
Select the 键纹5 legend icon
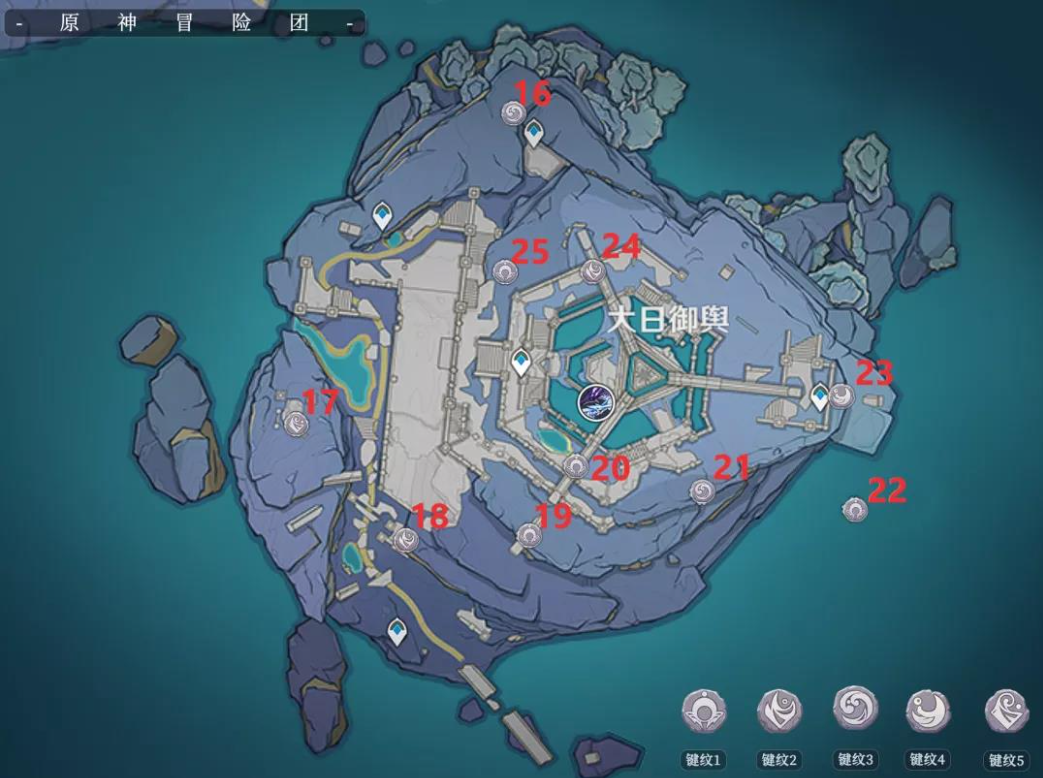point(1006,712)
